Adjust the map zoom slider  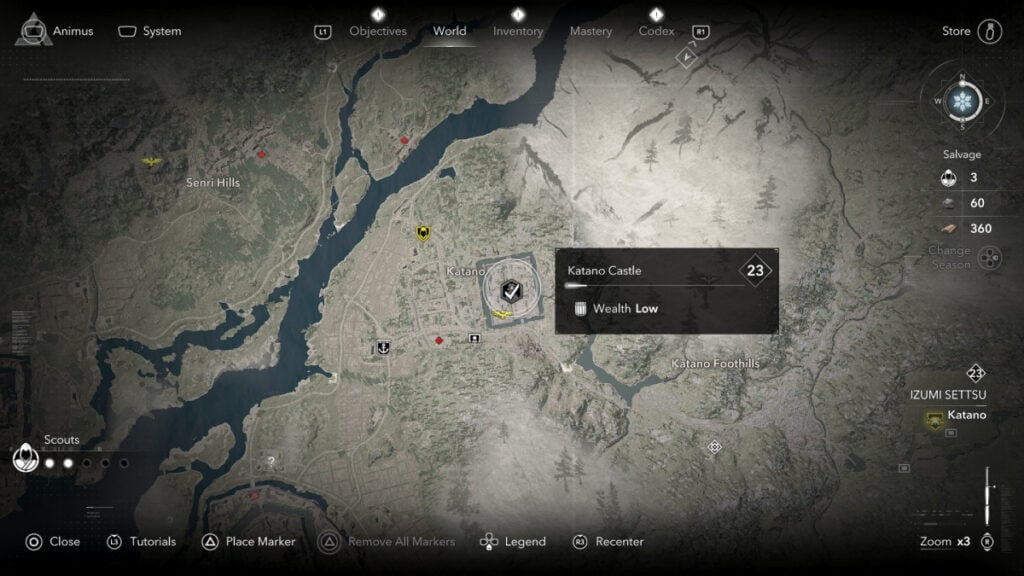pyautogui.click(x=988, y=497)
